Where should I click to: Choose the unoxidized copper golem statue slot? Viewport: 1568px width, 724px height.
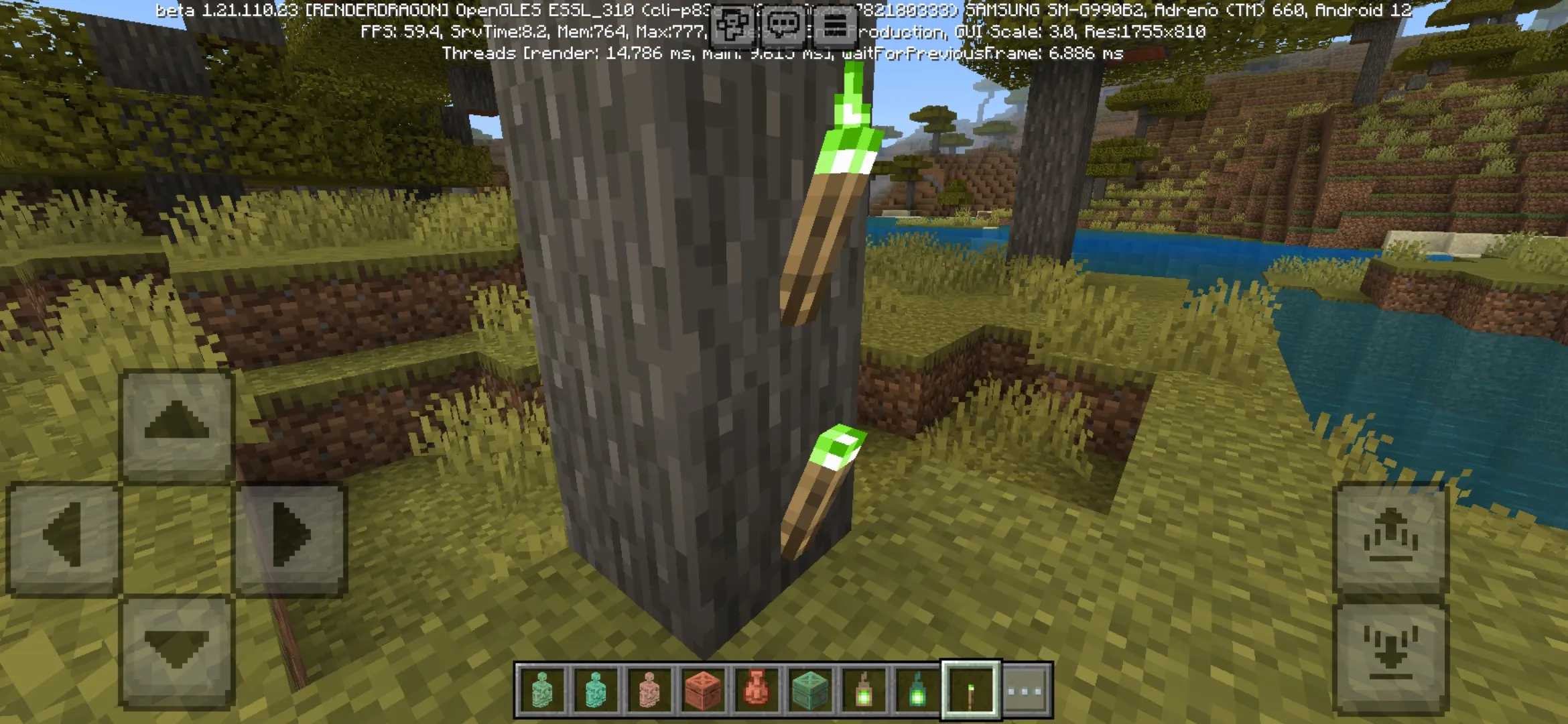pos(649,690)
